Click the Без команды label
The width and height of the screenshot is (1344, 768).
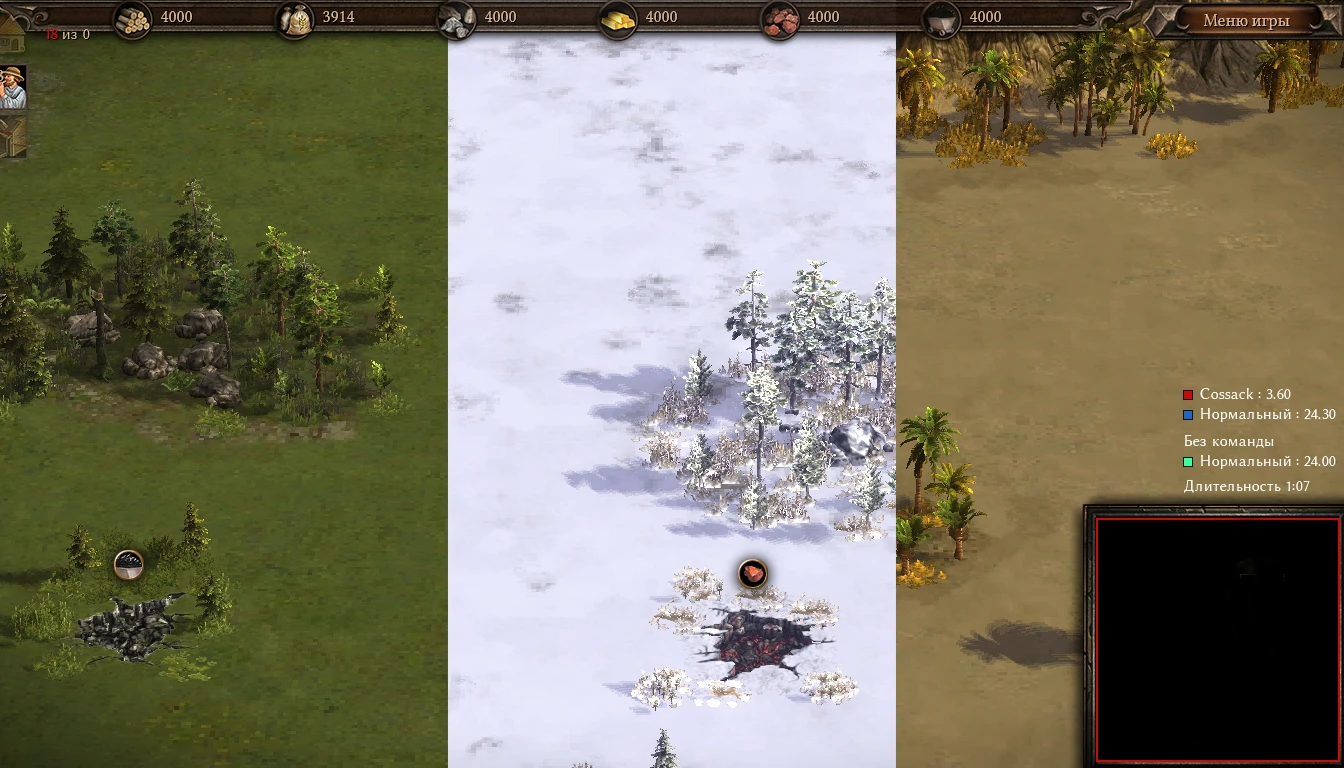pos(1230,440)
